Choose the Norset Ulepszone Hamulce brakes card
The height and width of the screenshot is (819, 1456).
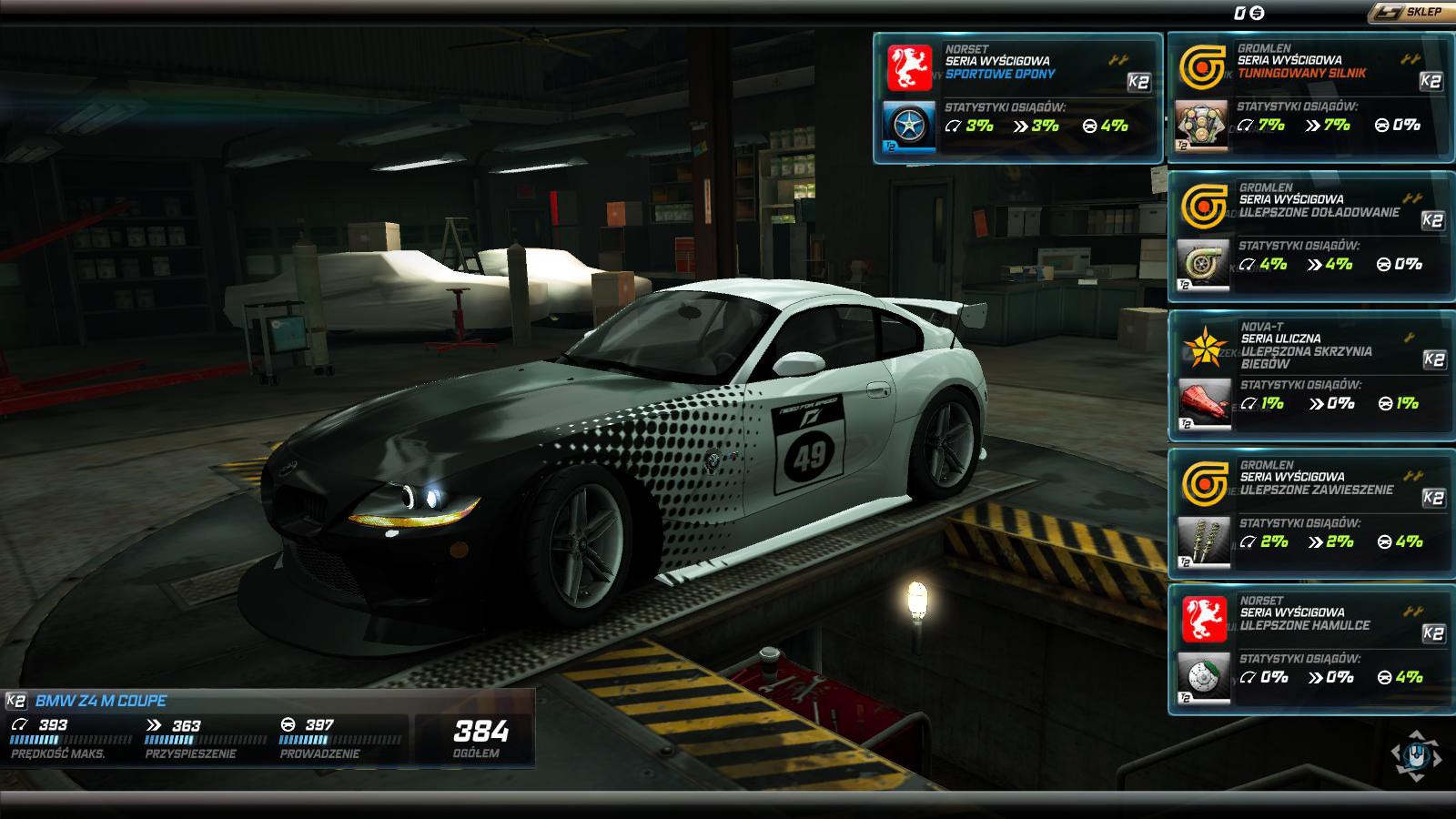click(1310, 650)
